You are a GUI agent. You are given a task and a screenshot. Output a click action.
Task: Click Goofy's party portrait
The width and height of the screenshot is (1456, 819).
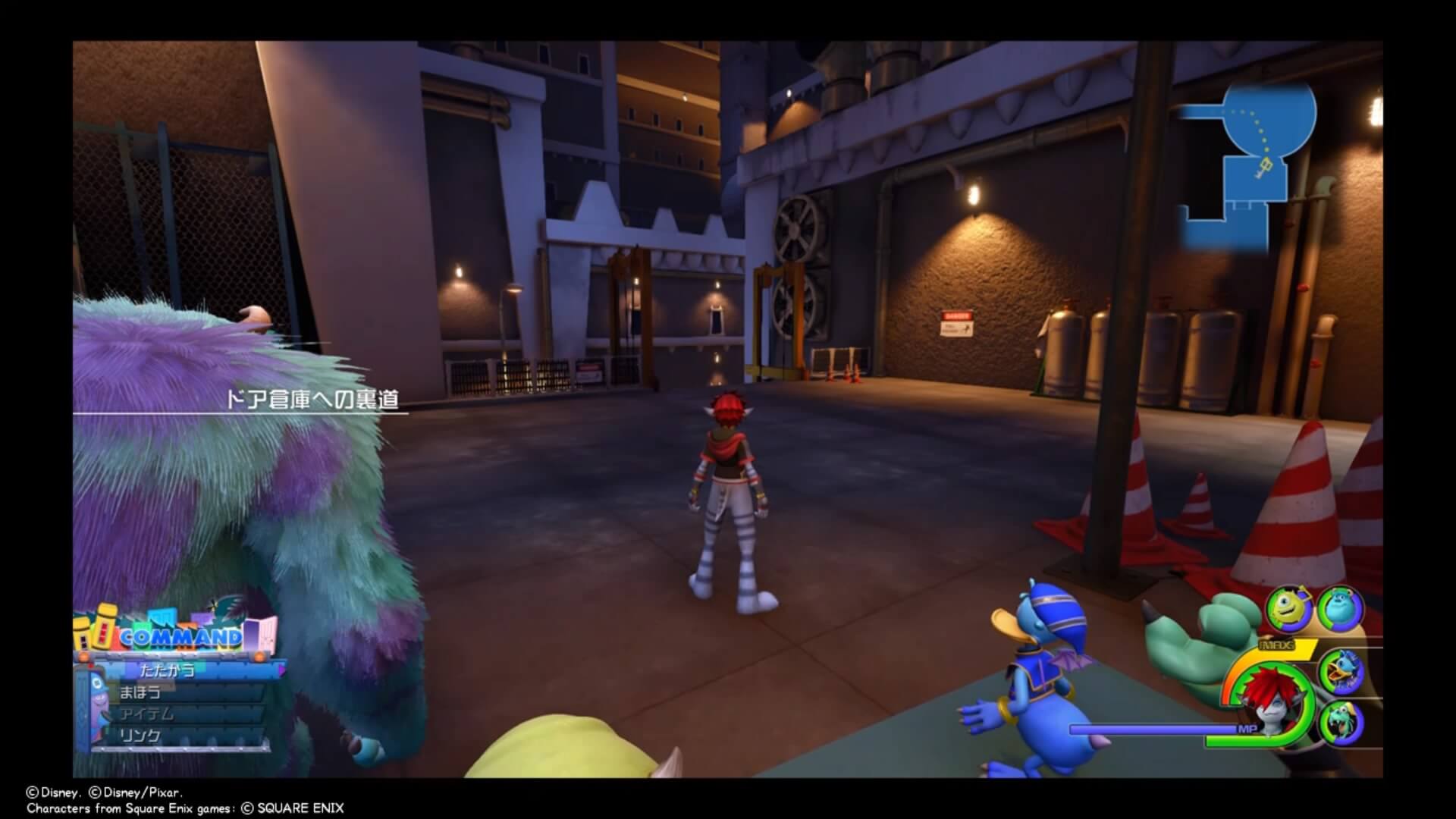pyautogui.click(x=1341, y=723)
